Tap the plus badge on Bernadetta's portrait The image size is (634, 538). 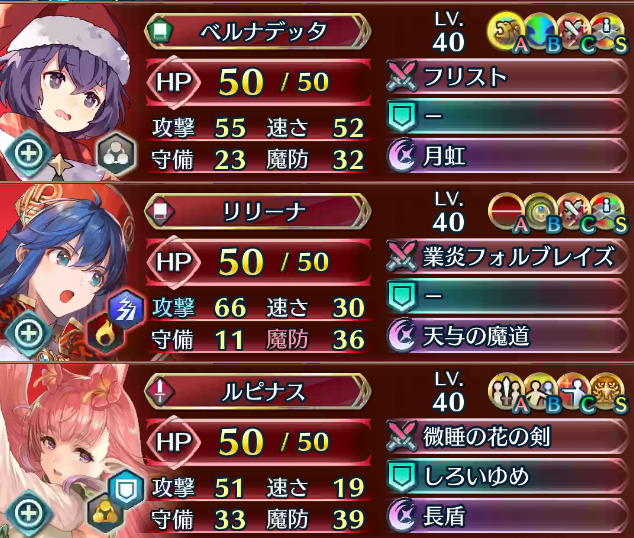[27, 151]
